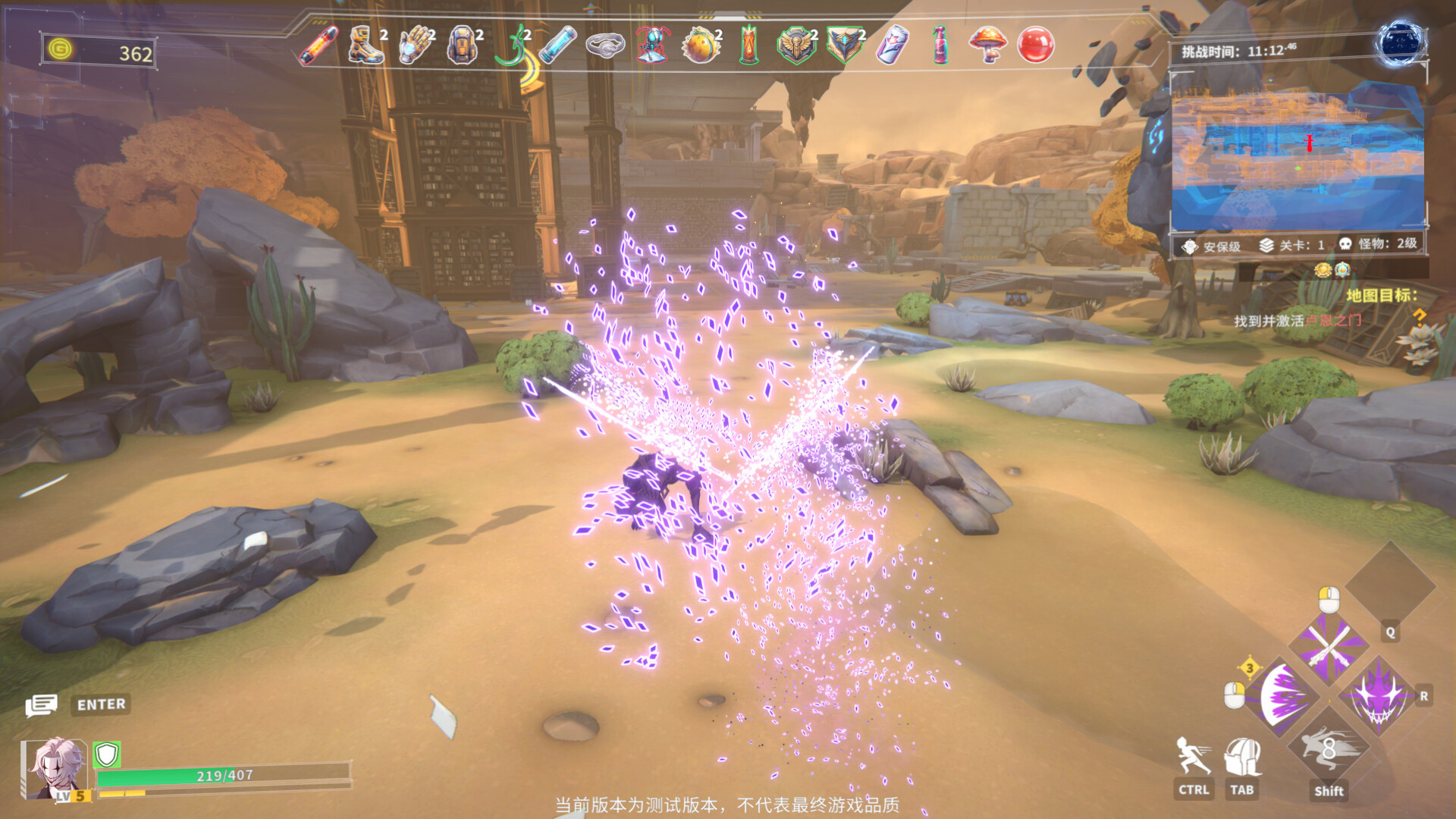Select the mechanical glove item icon
The width and height of the screenshot is (1456, 819).
tap(413, 47)
